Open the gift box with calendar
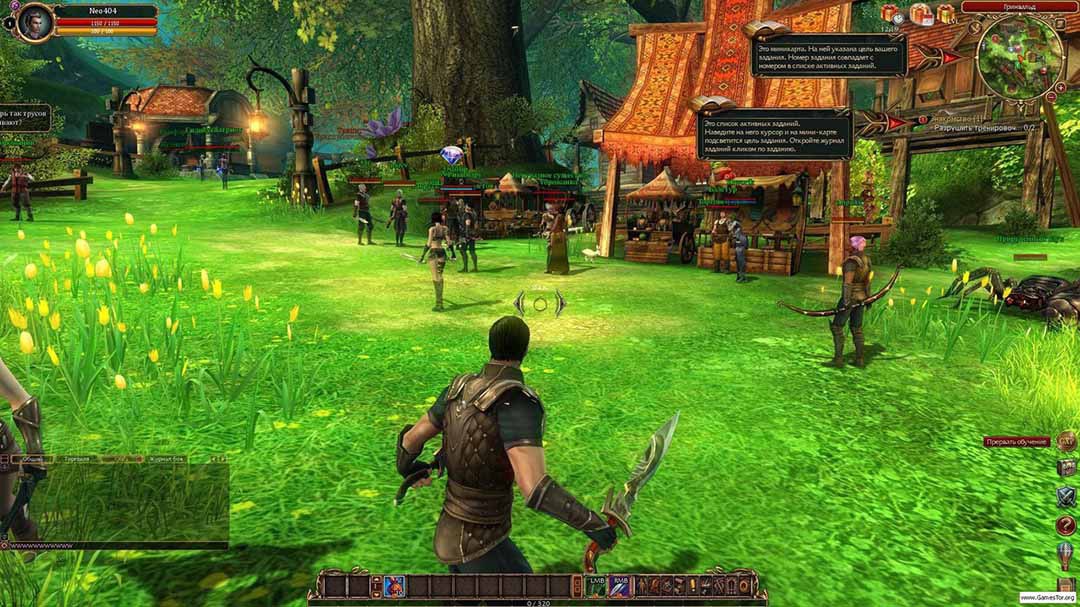 tap(919, 14)
